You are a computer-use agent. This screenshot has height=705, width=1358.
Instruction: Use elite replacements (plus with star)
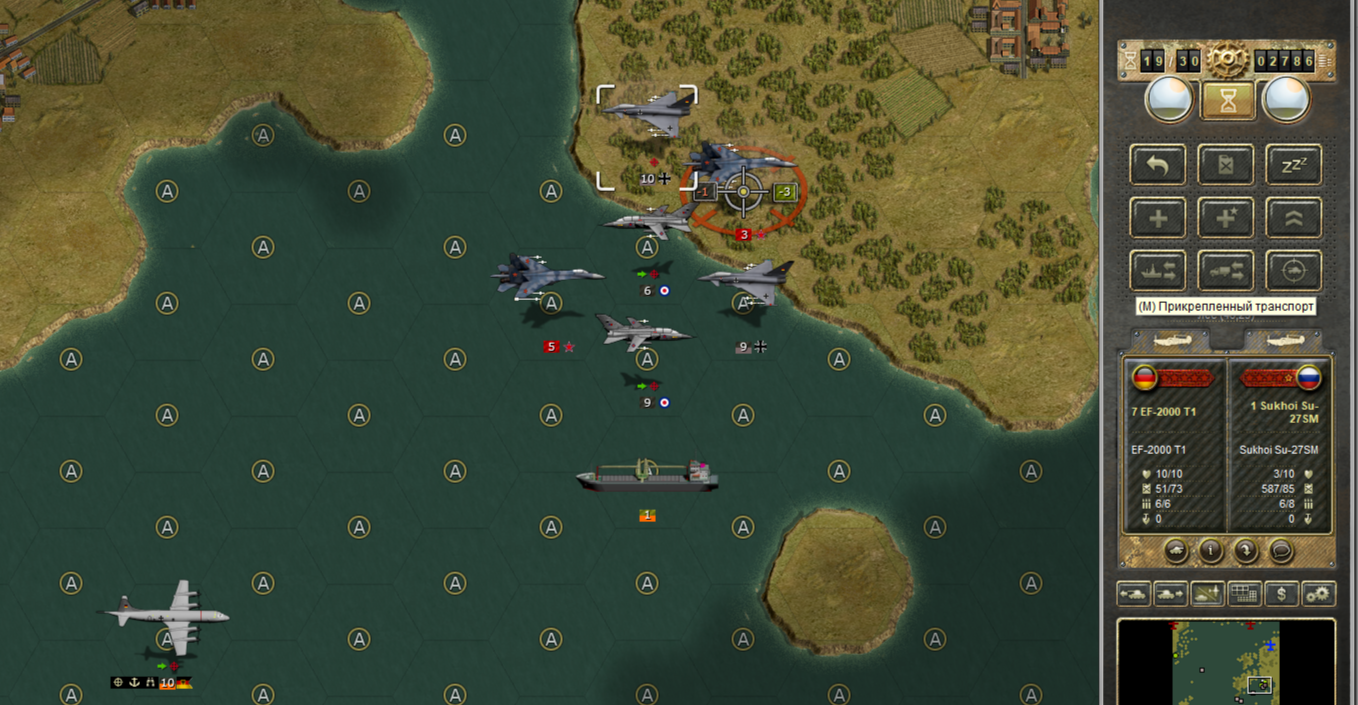pos(1226,218)
